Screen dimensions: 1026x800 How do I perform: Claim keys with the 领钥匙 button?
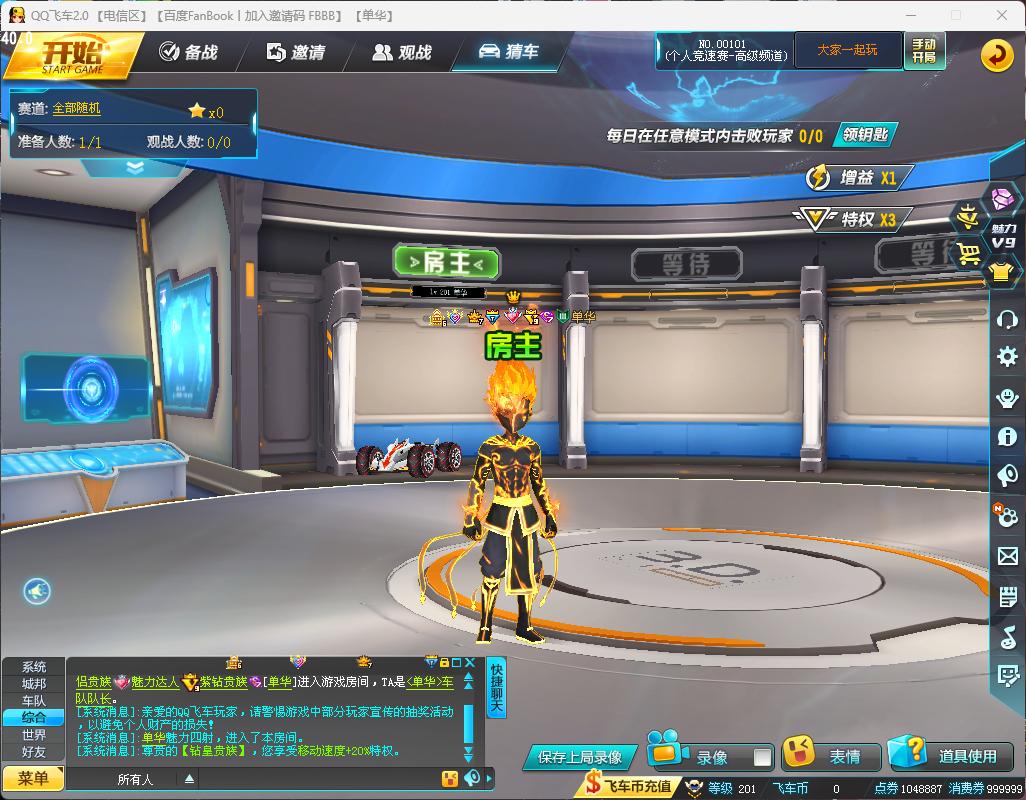pos(865,135)
